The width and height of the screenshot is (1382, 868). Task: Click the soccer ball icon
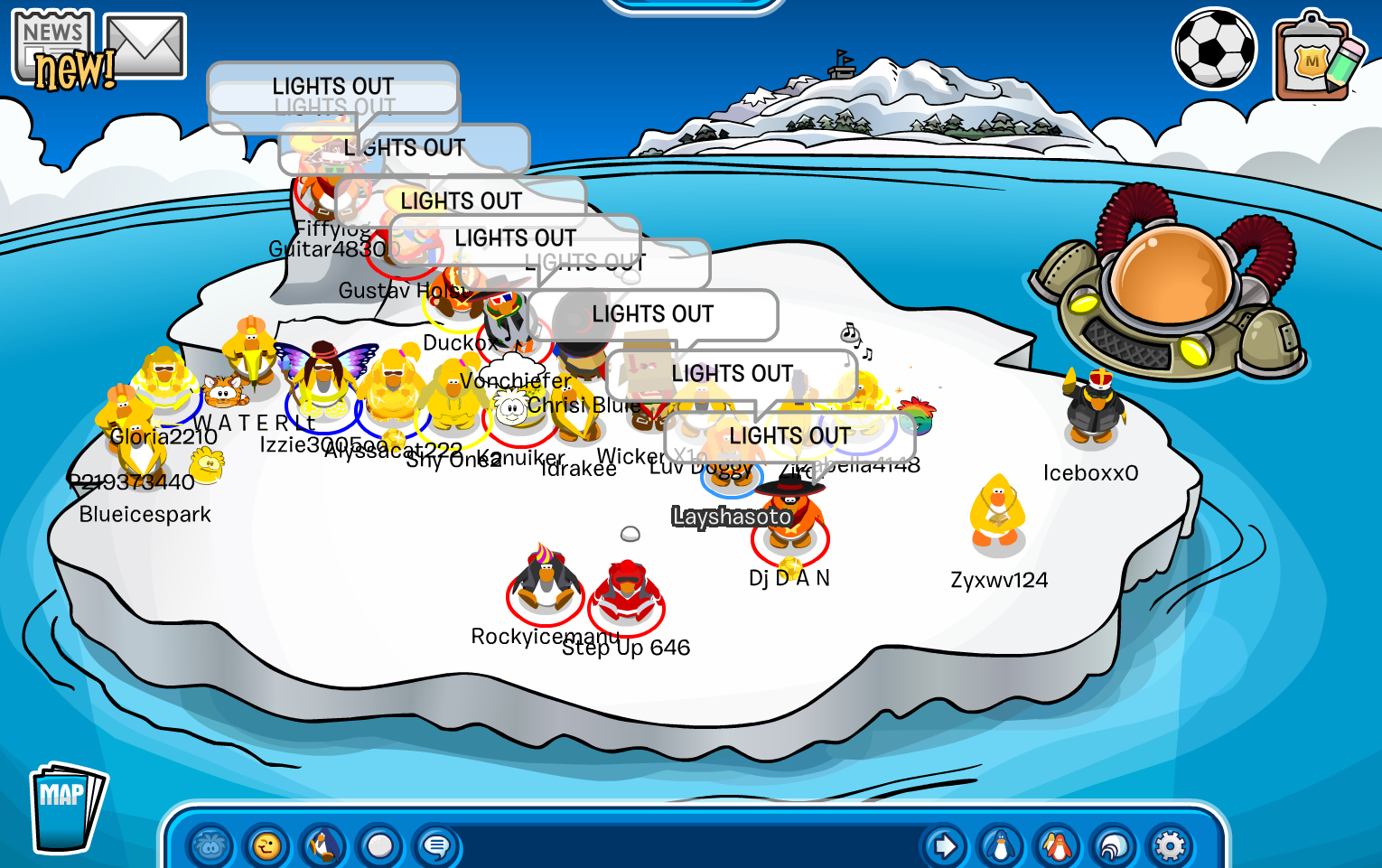pyautogui.click(x=1214, y=49)
